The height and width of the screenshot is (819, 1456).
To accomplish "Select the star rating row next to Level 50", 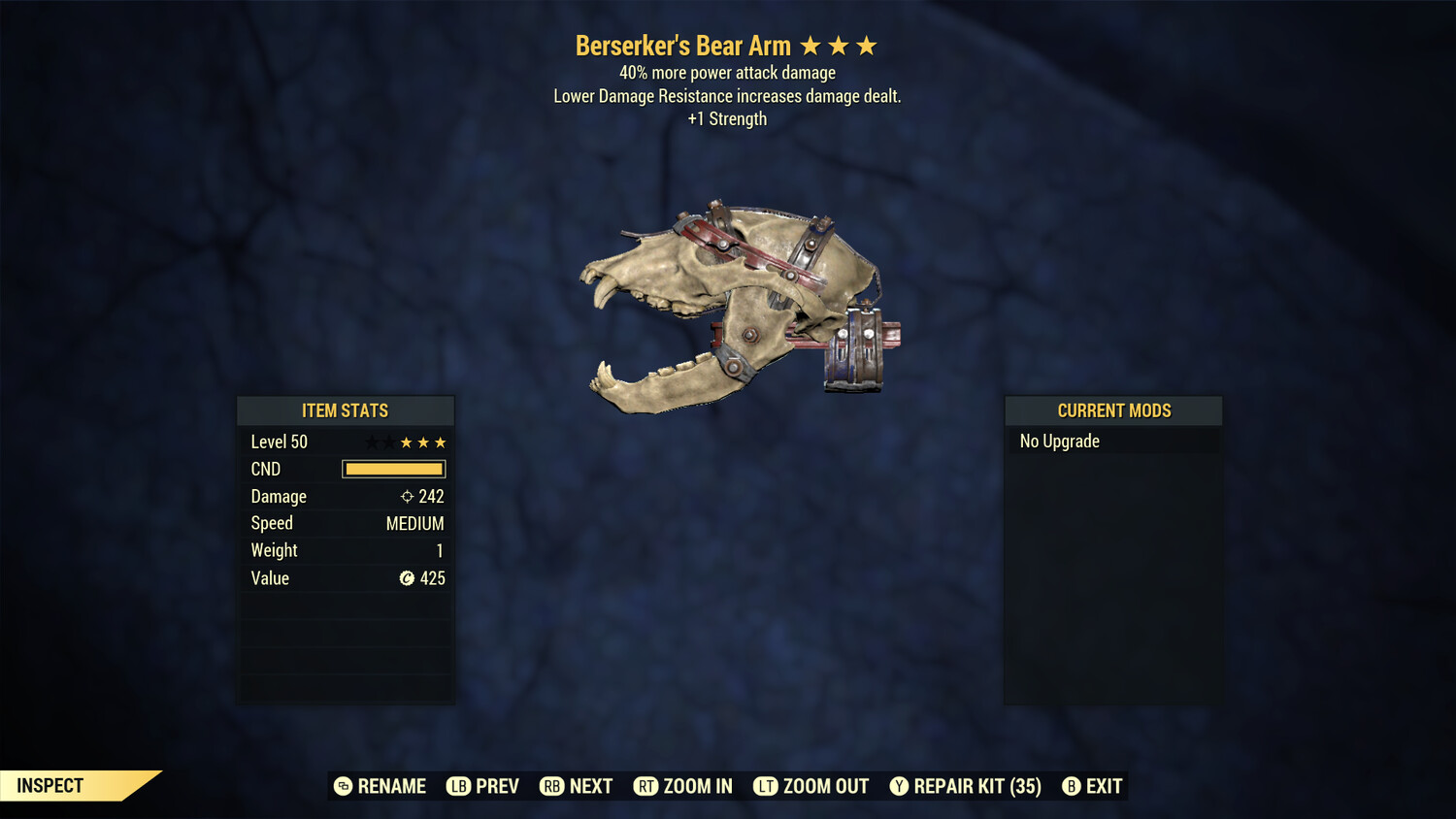I will pos(405,442).
